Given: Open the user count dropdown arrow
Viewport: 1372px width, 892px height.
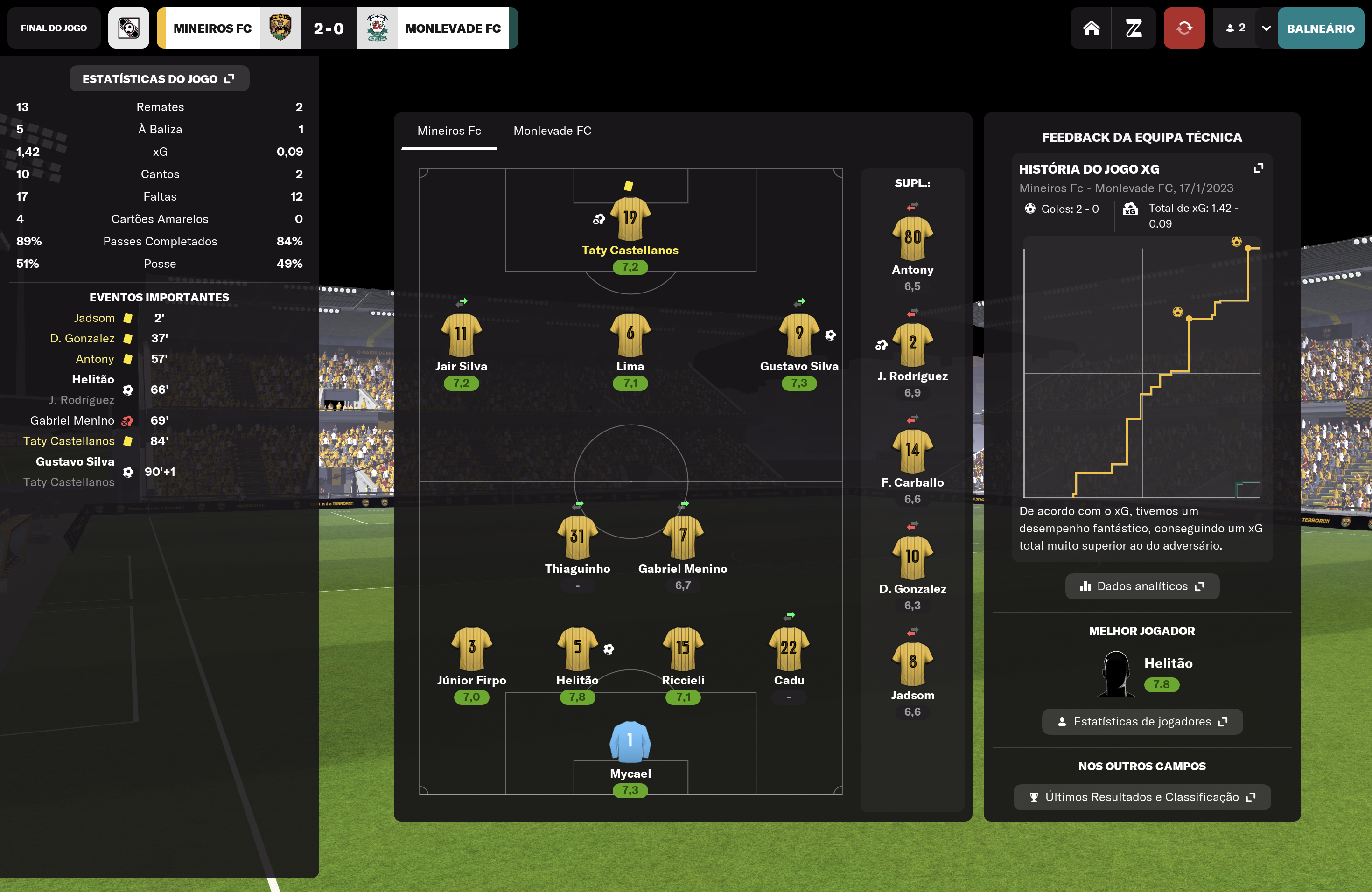Looking at the screenshot, I should (1266, 28).
